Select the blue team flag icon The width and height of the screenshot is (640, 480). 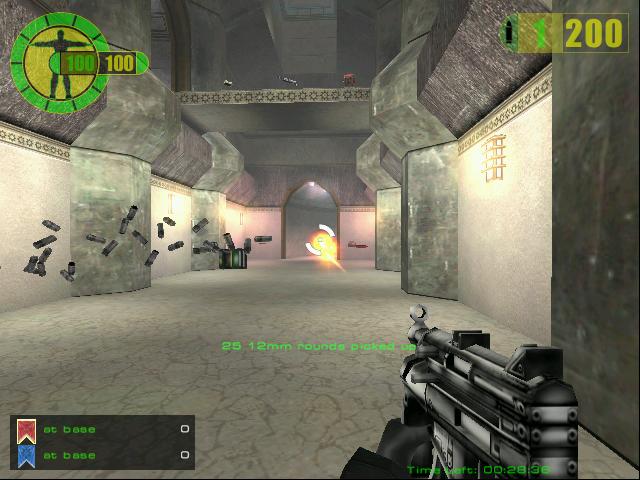pos(27,456)
